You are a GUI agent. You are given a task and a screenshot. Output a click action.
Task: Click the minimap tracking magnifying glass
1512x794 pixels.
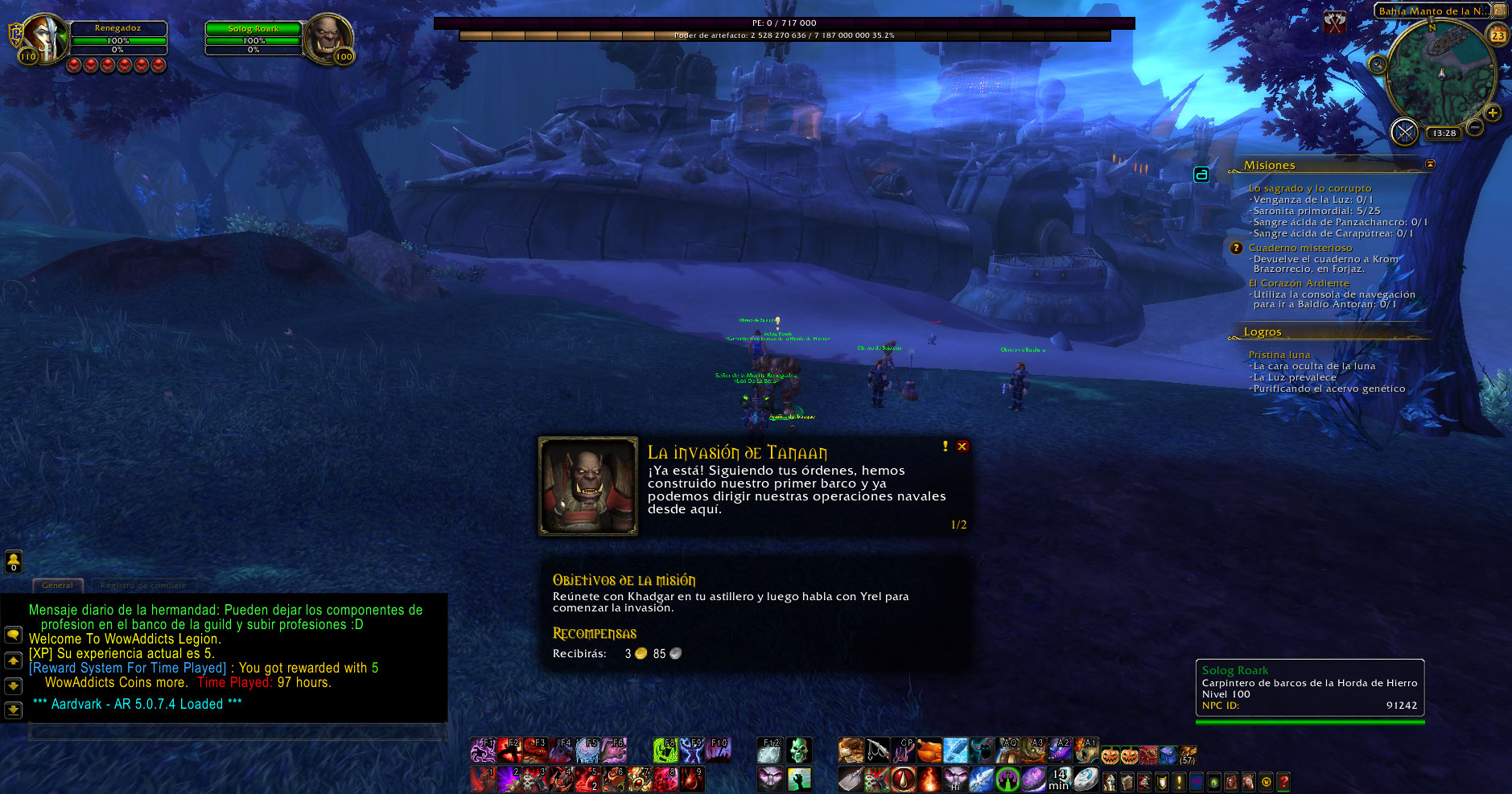(1378, 64)
